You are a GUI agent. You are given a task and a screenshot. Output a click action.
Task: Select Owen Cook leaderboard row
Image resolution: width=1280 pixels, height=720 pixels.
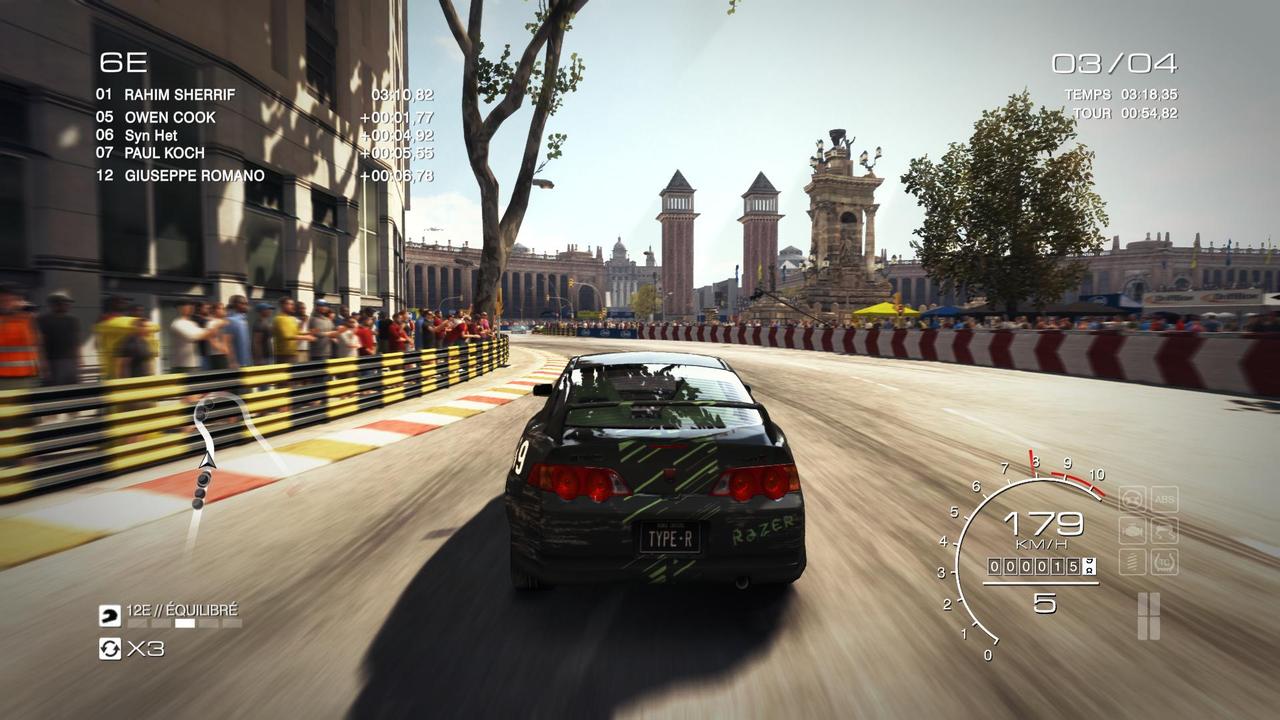[x=170, y=117]
